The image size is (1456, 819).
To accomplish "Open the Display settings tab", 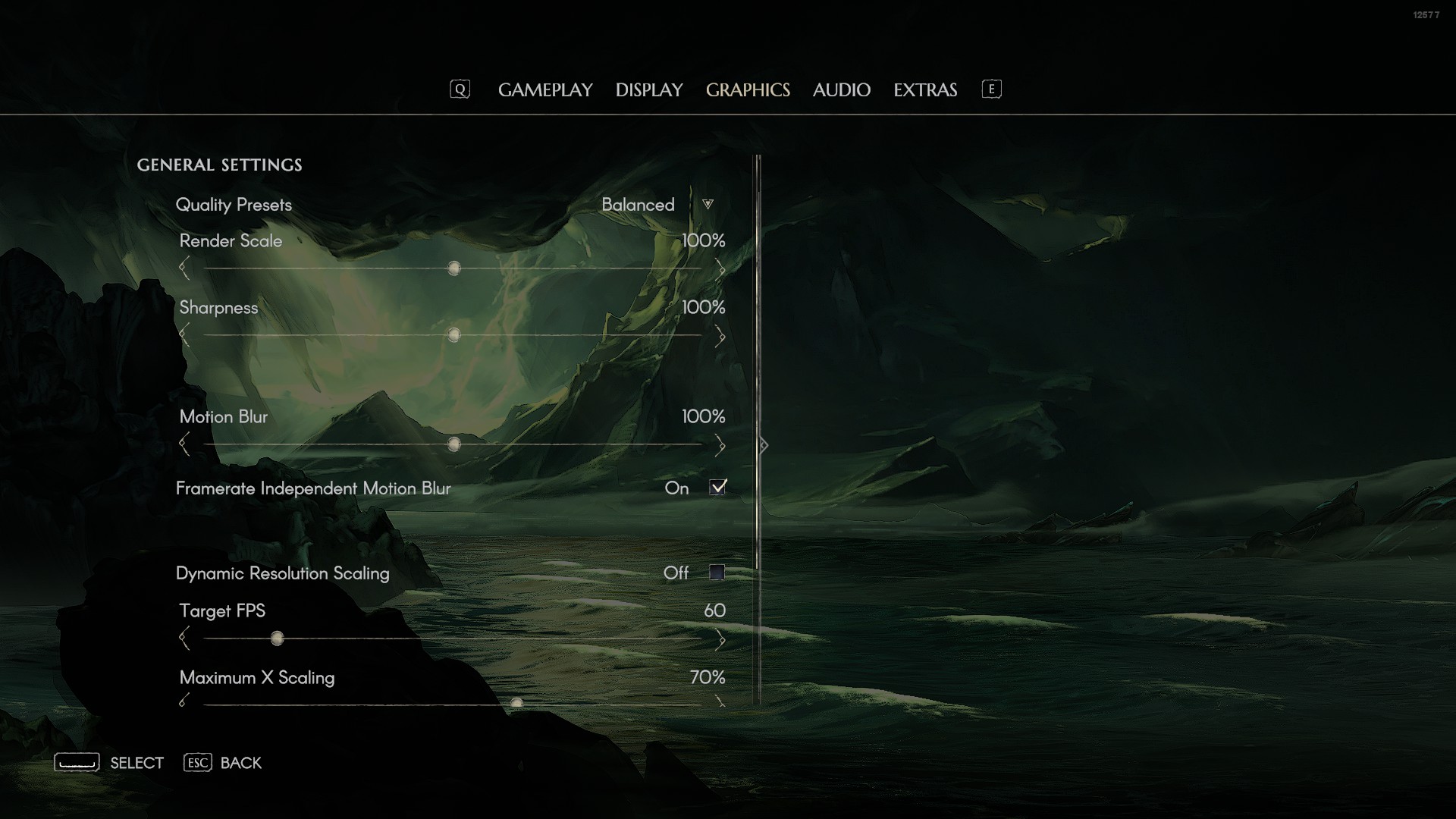I will tap(649, 90).
